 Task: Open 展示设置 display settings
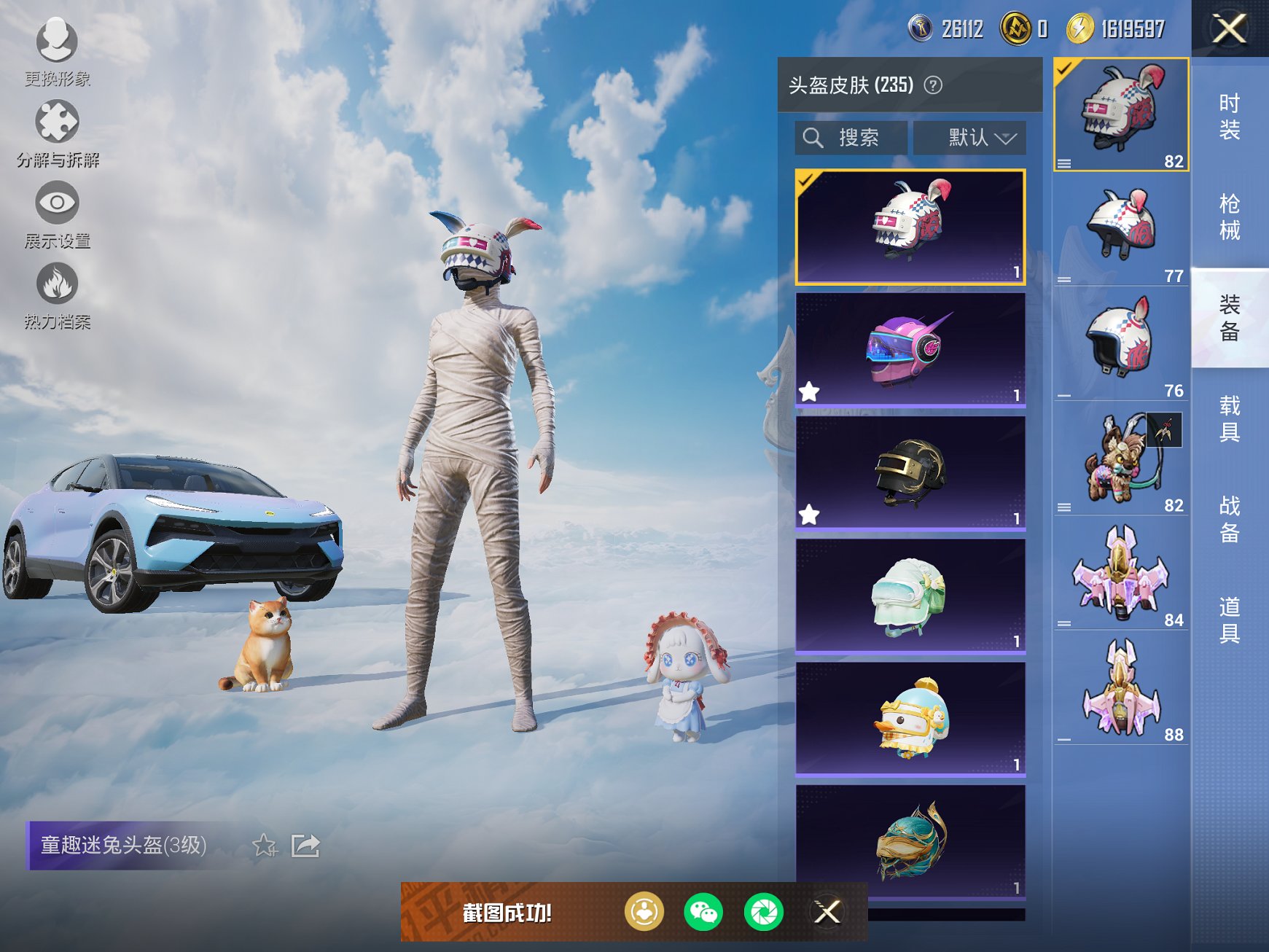57,214
